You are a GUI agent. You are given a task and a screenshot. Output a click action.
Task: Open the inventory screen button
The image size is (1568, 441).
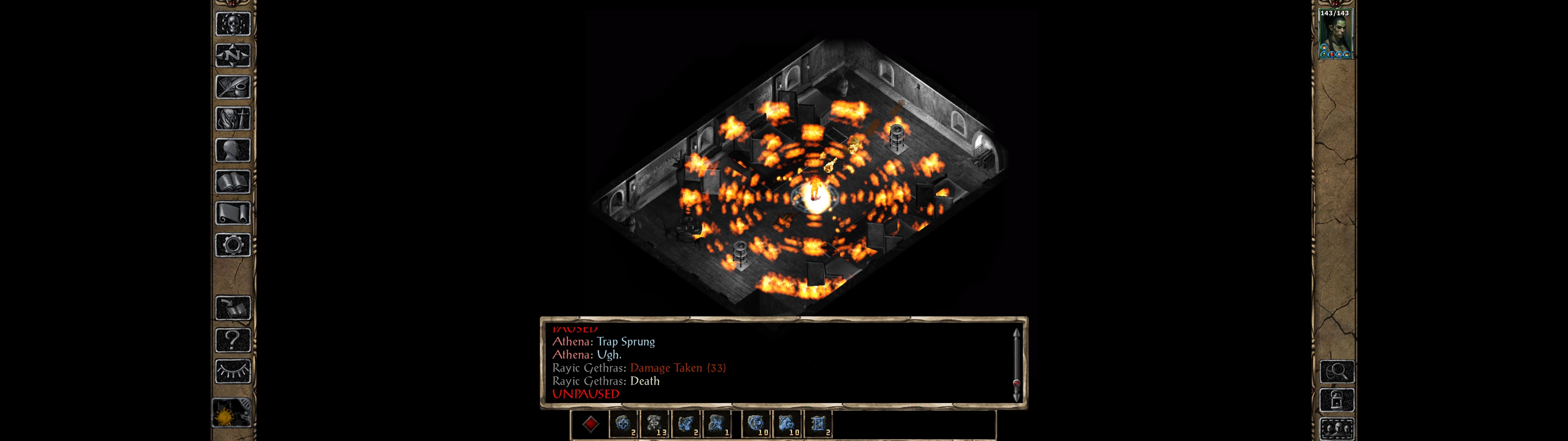point(232,119)
